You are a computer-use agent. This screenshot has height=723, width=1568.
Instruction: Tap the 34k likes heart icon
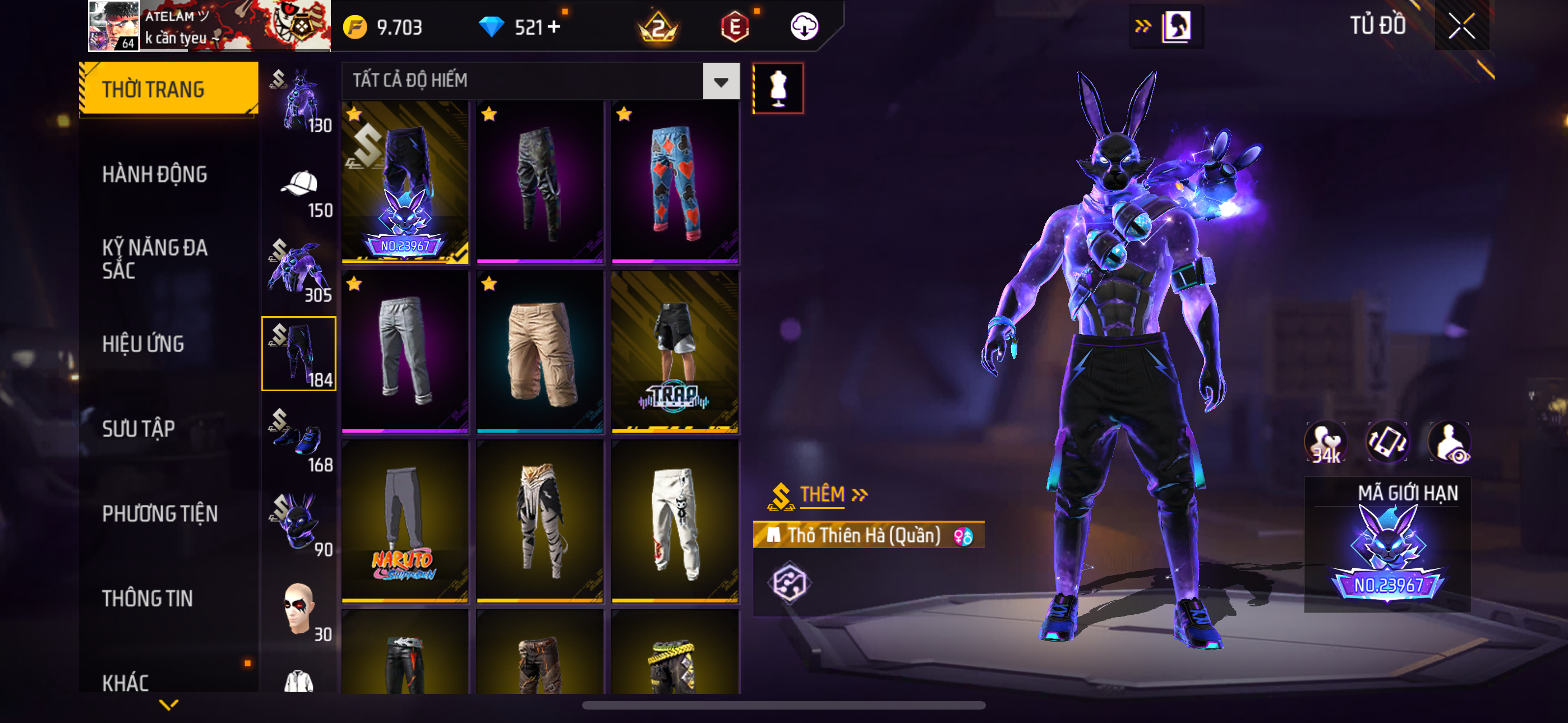tap(1326, 442)
